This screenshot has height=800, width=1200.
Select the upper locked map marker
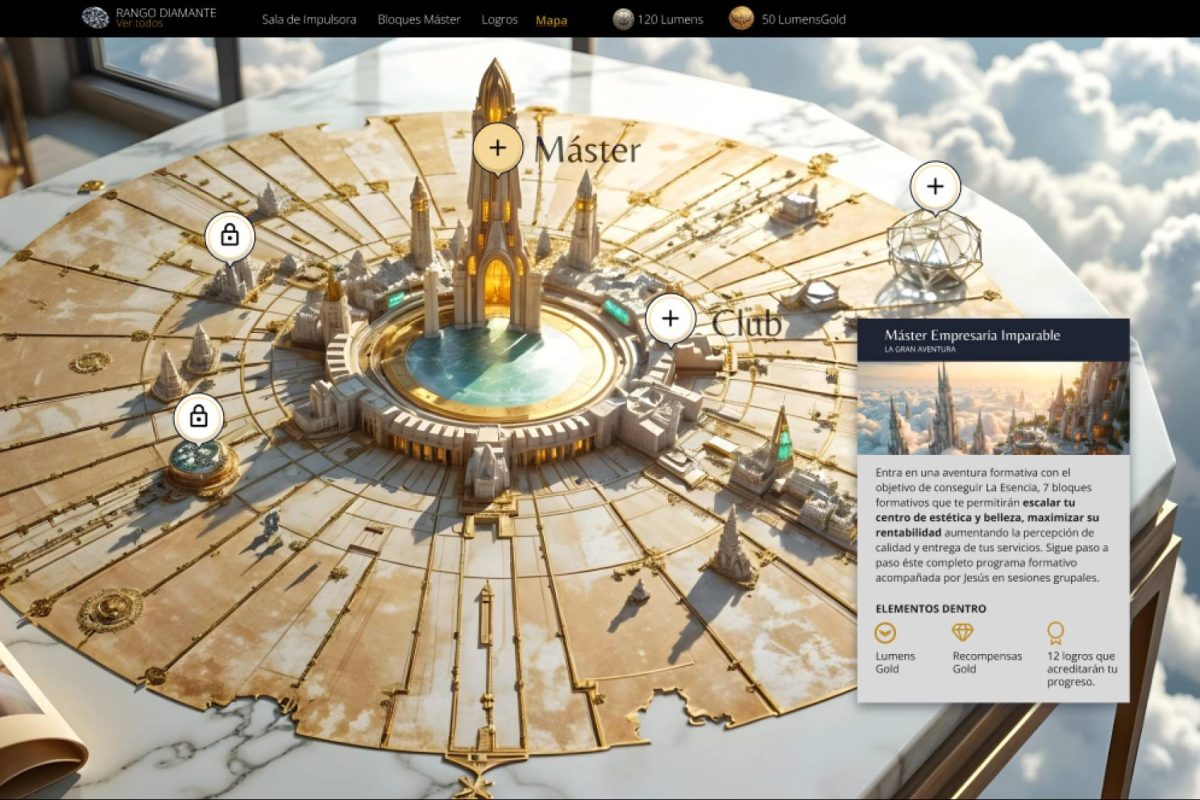pos(230,237)
